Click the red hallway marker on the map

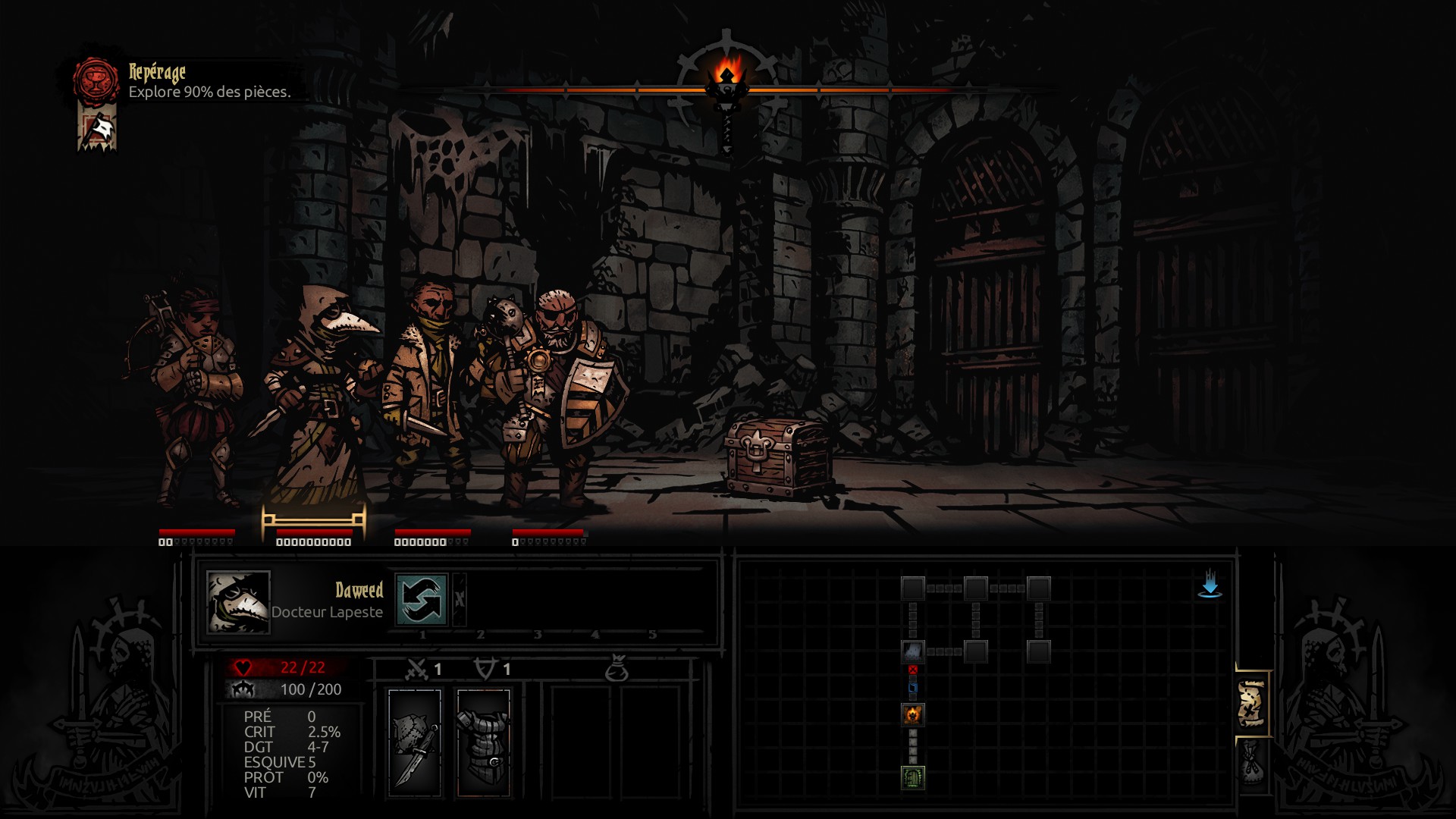[x=912, y=670]
